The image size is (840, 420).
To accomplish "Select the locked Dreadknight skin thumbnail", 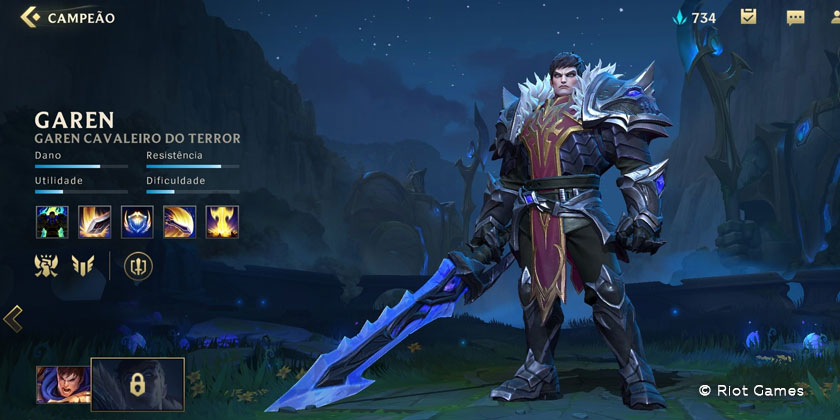I will 138,384.
